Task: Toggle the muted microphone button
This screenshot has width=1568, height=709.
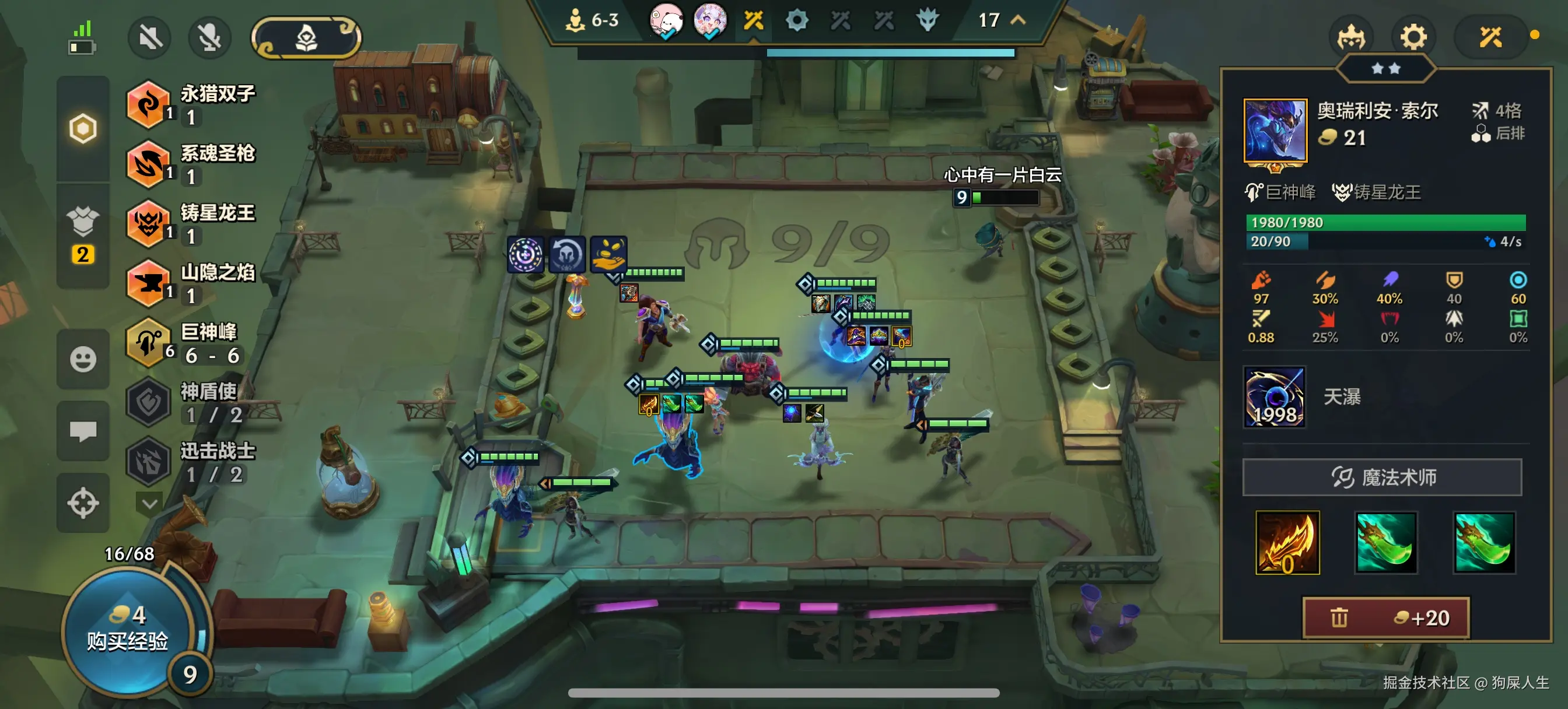Action: (209, 38)
